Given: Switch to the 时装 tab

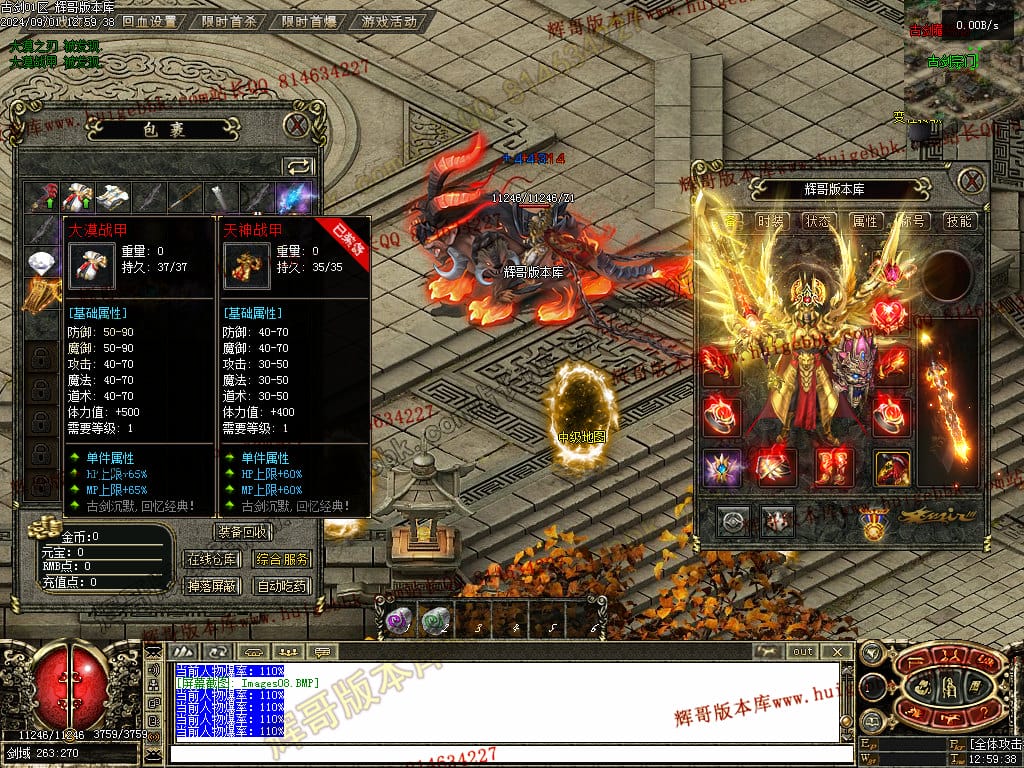Looking at the screenshot, I should [x=770, y=221].
